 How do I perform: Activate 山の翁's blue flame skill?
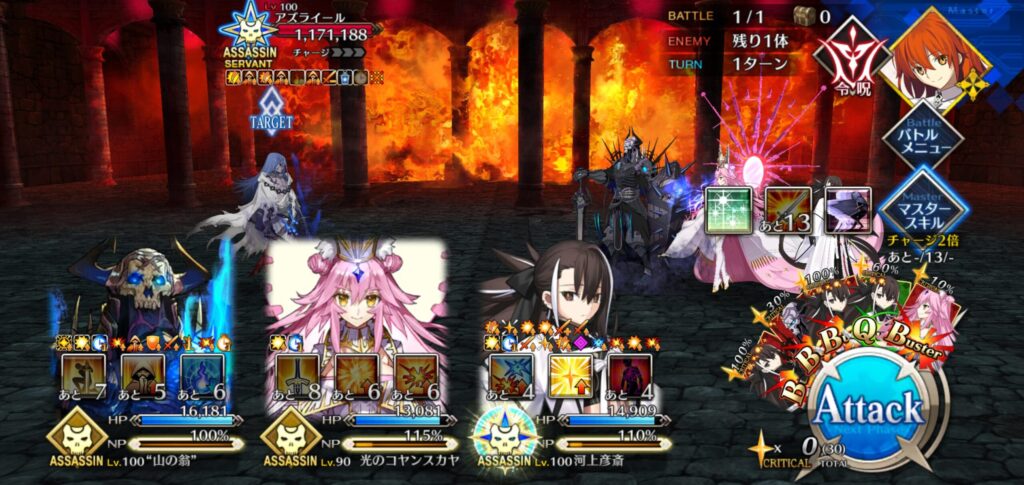[204, 374]
